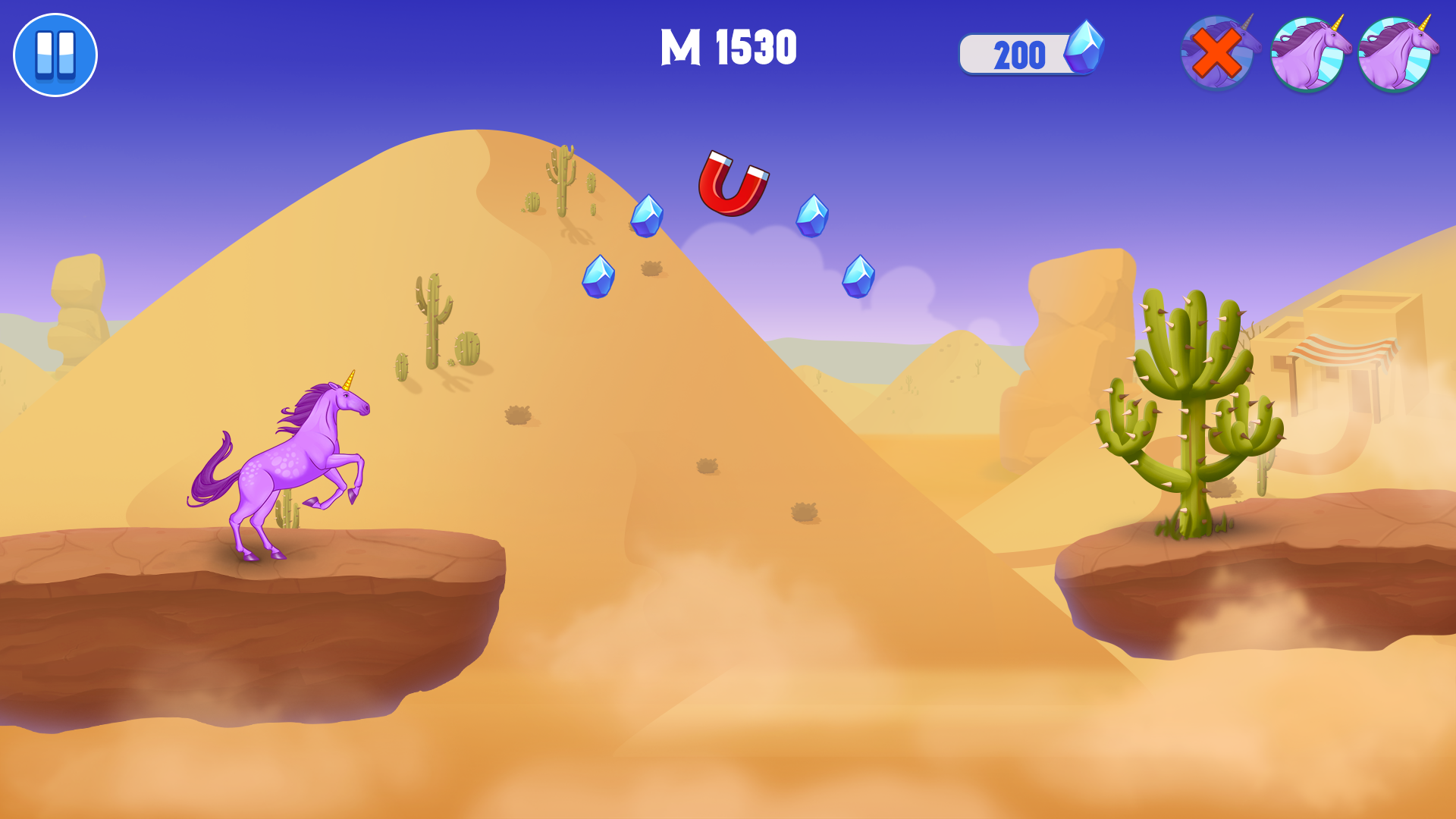Image resolution: width=1456 pixels, height=819 pixels.
Task: Select the crossed-out unicorn life icon
Action: (1221, 53)
